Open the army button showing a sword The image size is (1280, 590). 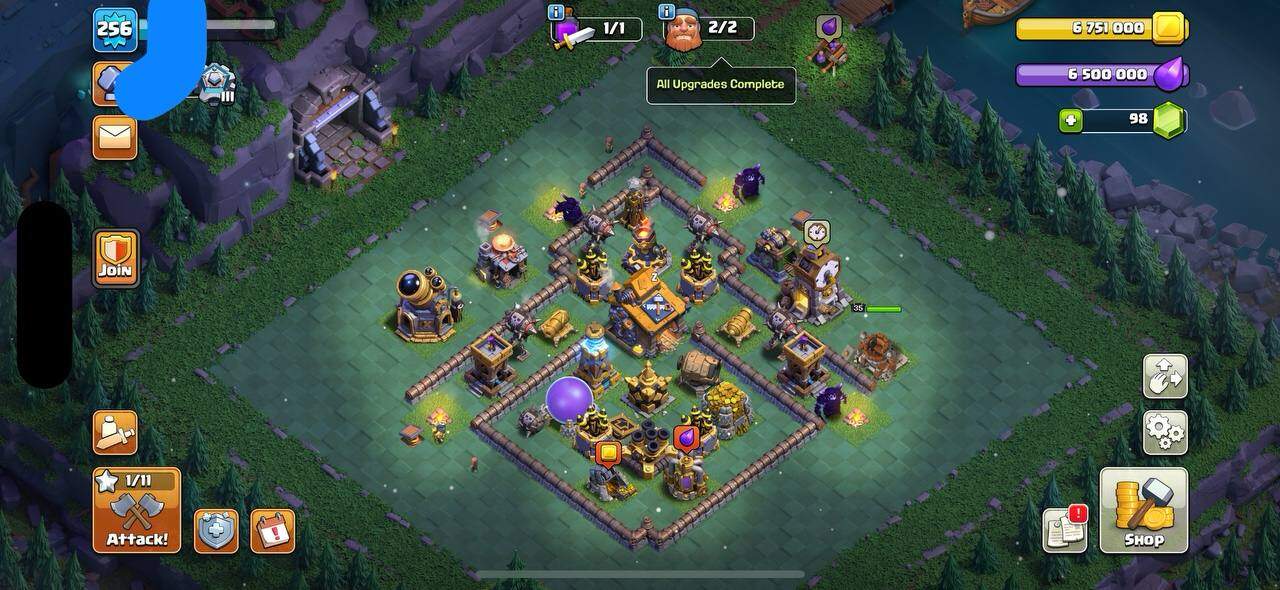tap(115, 432)
